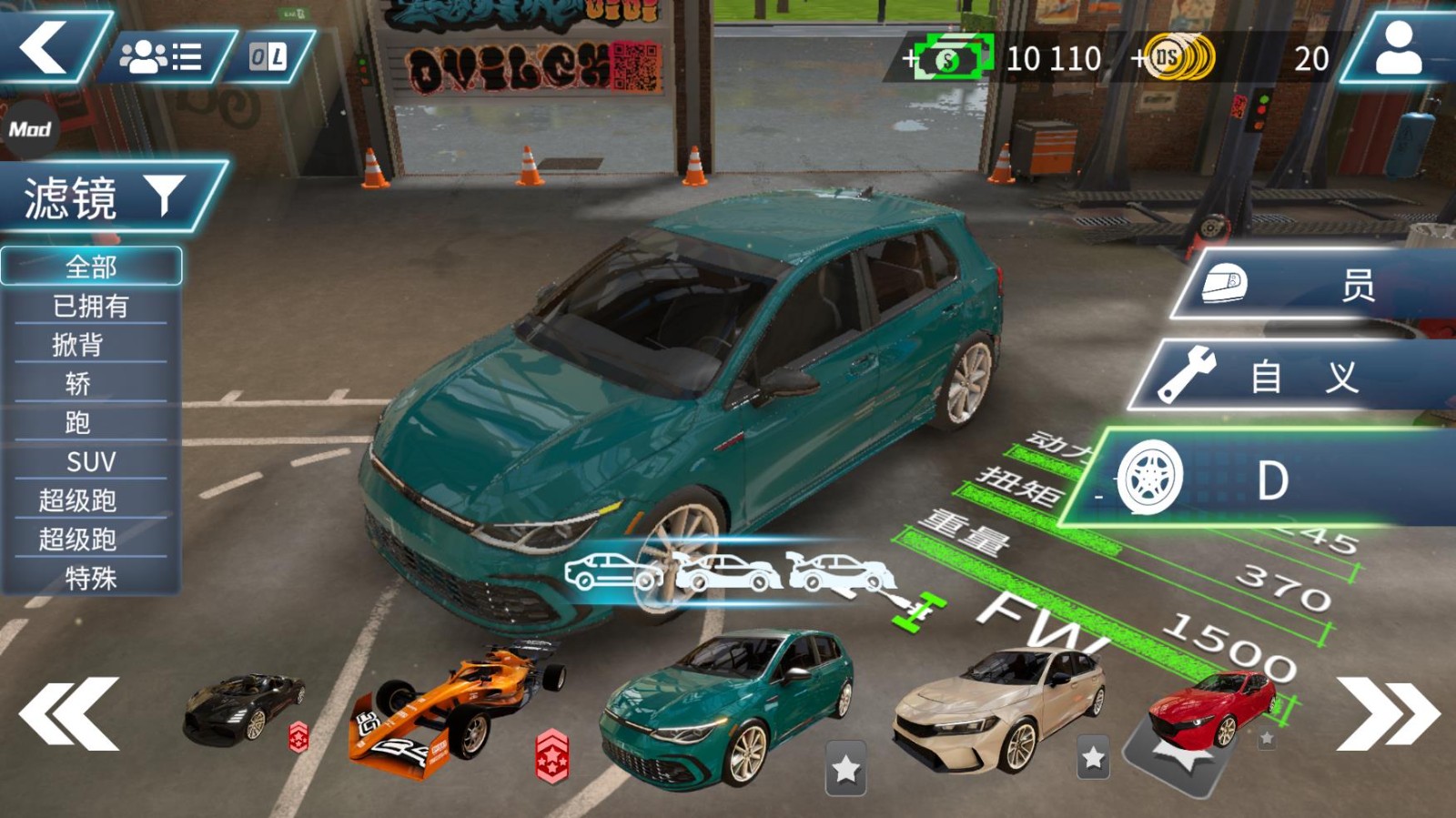The height and width of the screenshot is (818, 1456).
Task: Select the 特殊 special category
Action: pos(91,578)
